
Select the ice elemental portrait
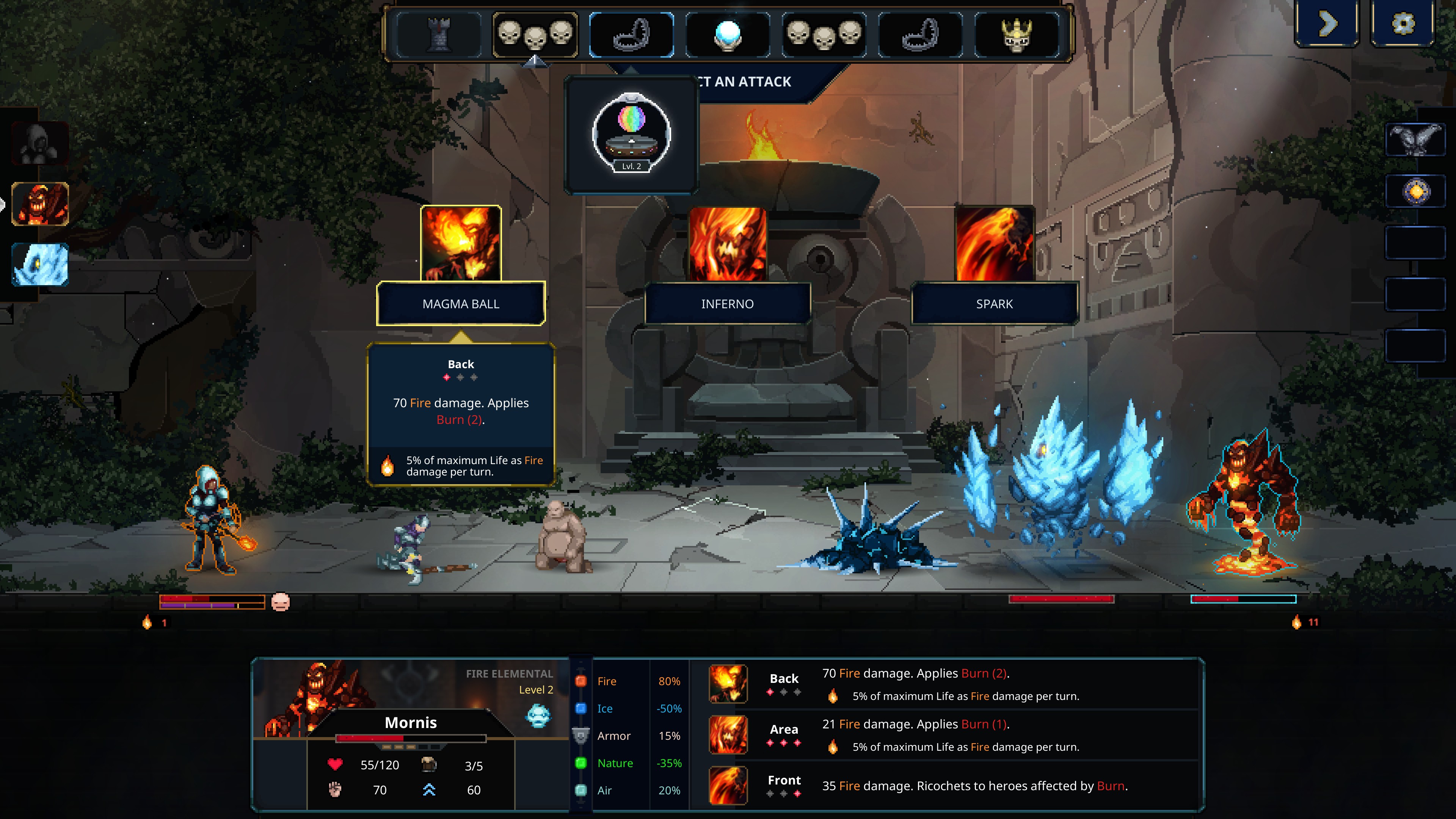coord(40,265)
